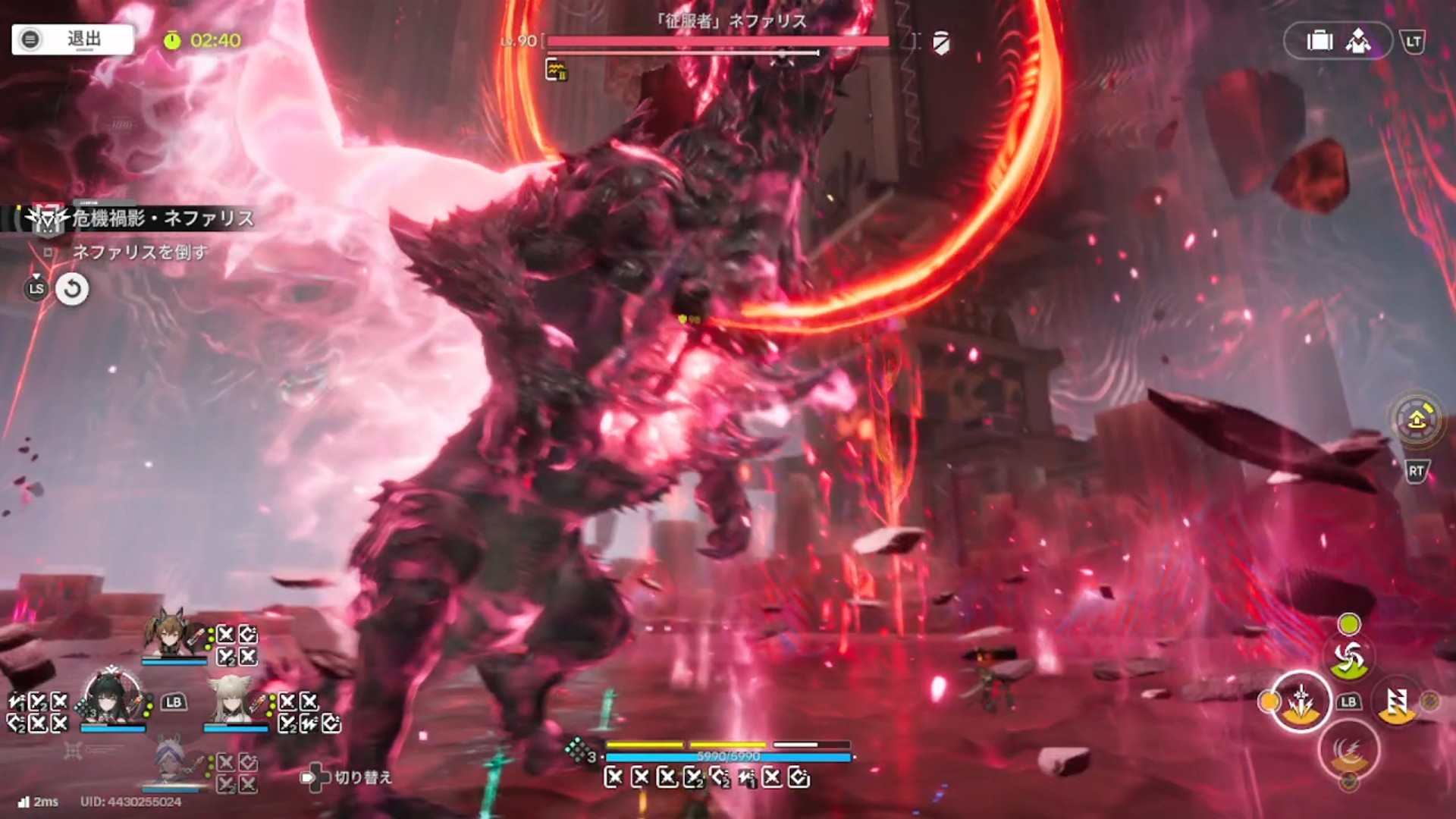Switch to brown twin-tail fox-eared operator portrait
The height and width of the screenshot is (819, 1456).
pyautogui.click(x=173, y=634)
